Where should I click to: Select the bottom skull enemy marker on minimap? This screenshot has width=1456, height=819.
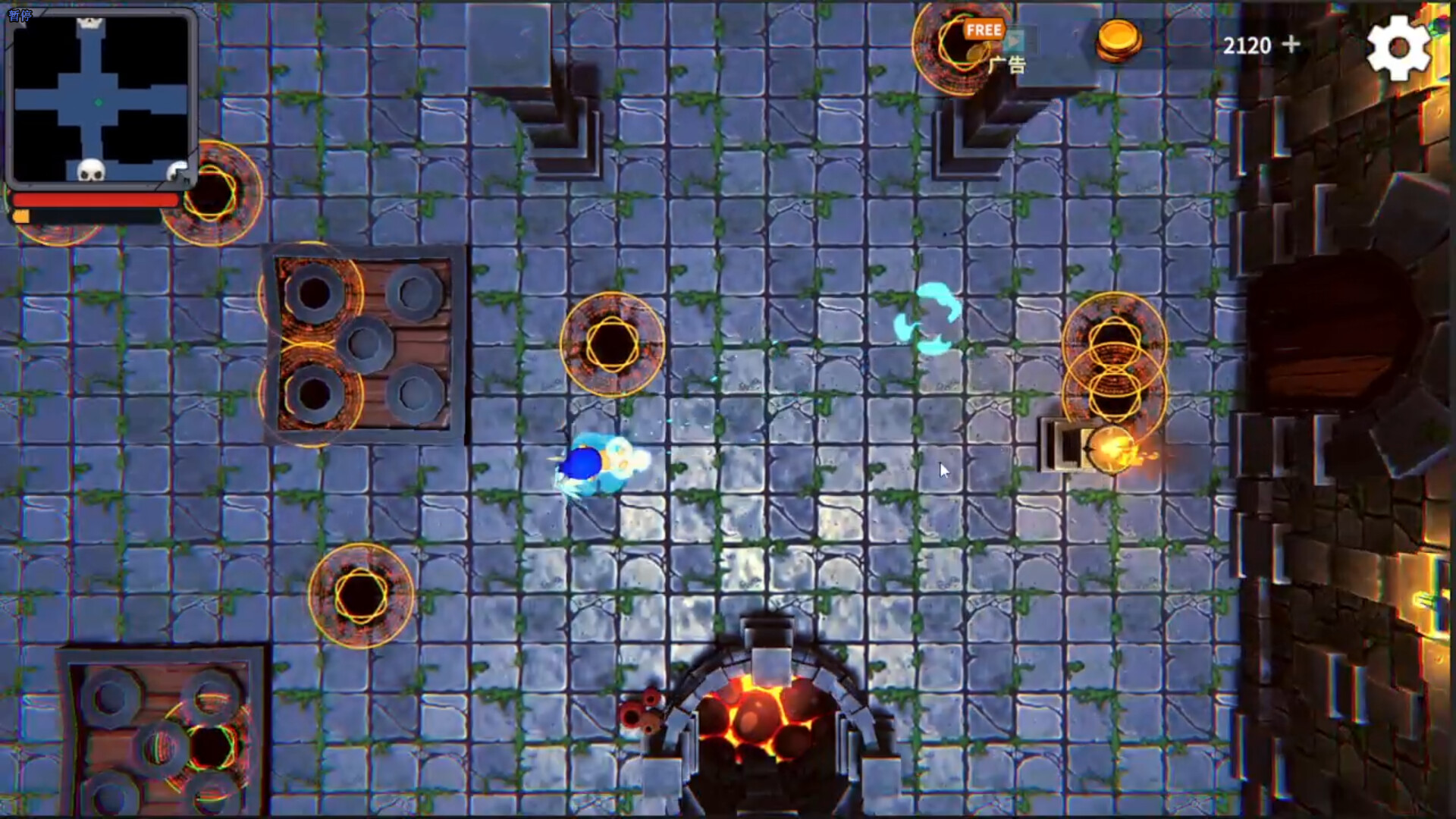(91, 171)
